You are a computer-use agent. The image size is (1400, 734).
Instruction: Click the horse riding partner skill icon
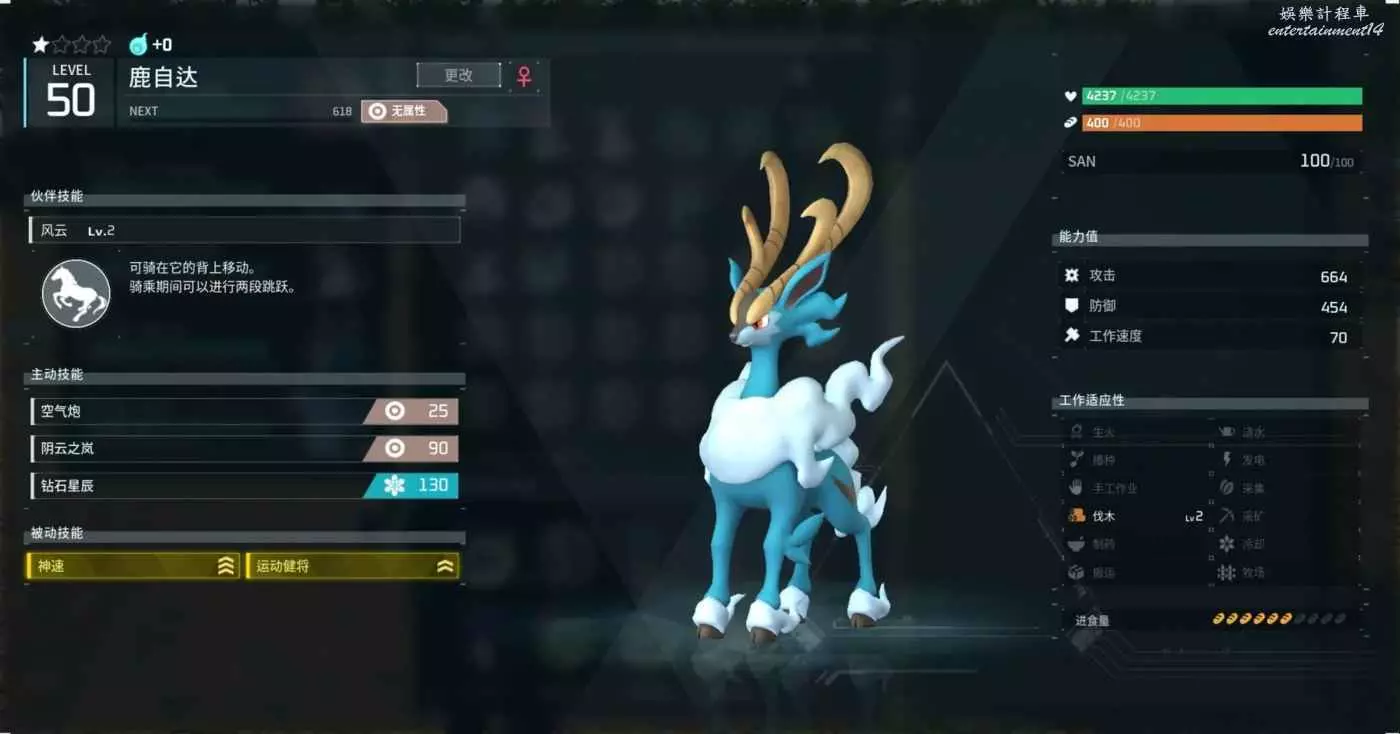coord(76,292)
